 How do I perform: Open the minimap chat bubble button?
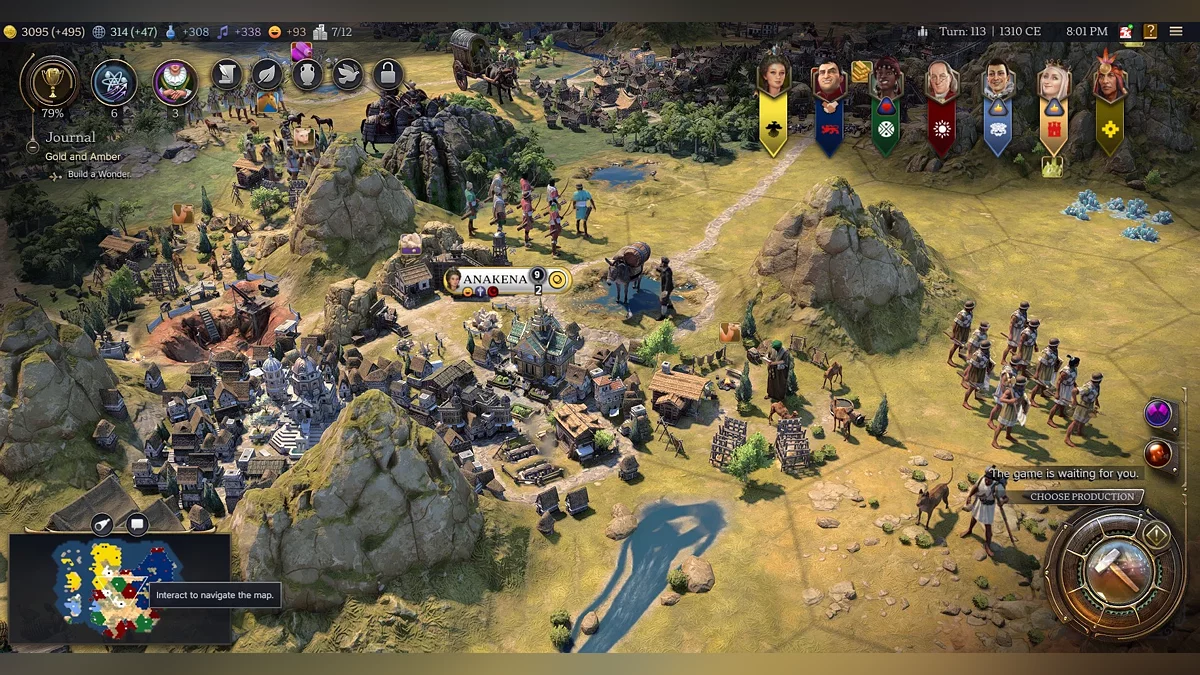137,524
